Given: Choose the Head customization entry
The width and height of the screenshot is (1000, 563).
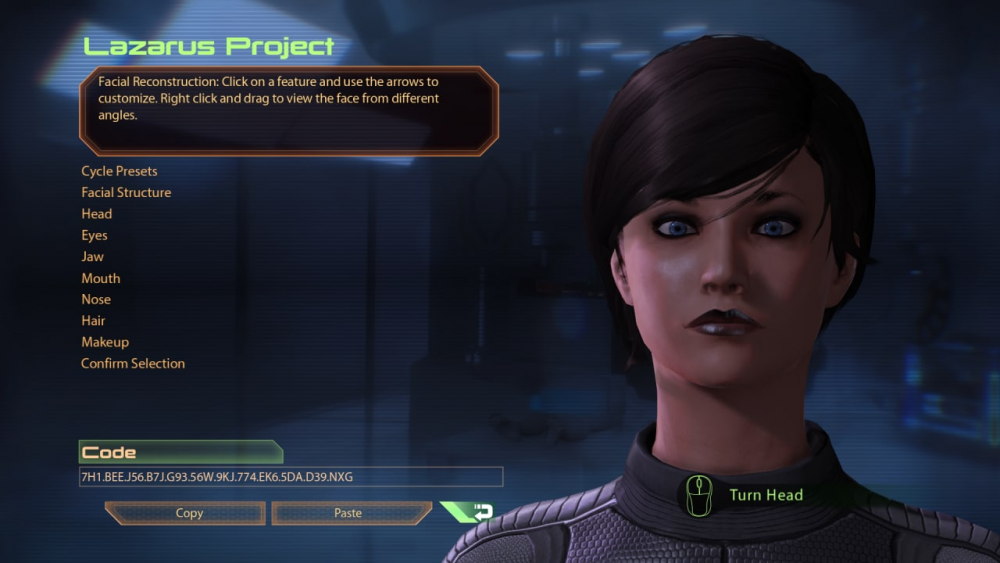Looking at the screenshot, I should click(97, 214).
